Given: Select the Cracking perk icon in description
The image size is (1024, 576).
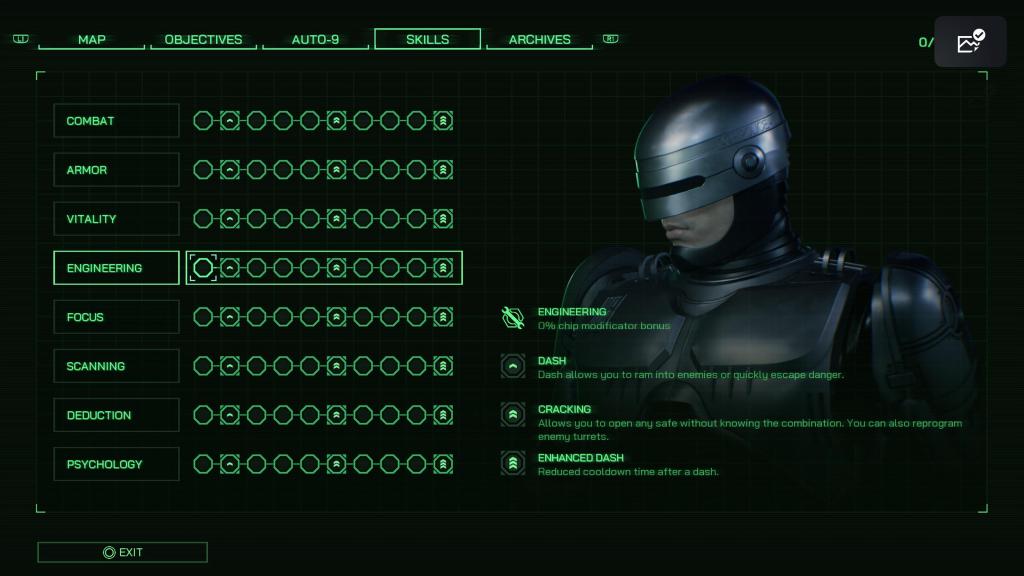Looking at the screenshot, I should click(513, 414).
